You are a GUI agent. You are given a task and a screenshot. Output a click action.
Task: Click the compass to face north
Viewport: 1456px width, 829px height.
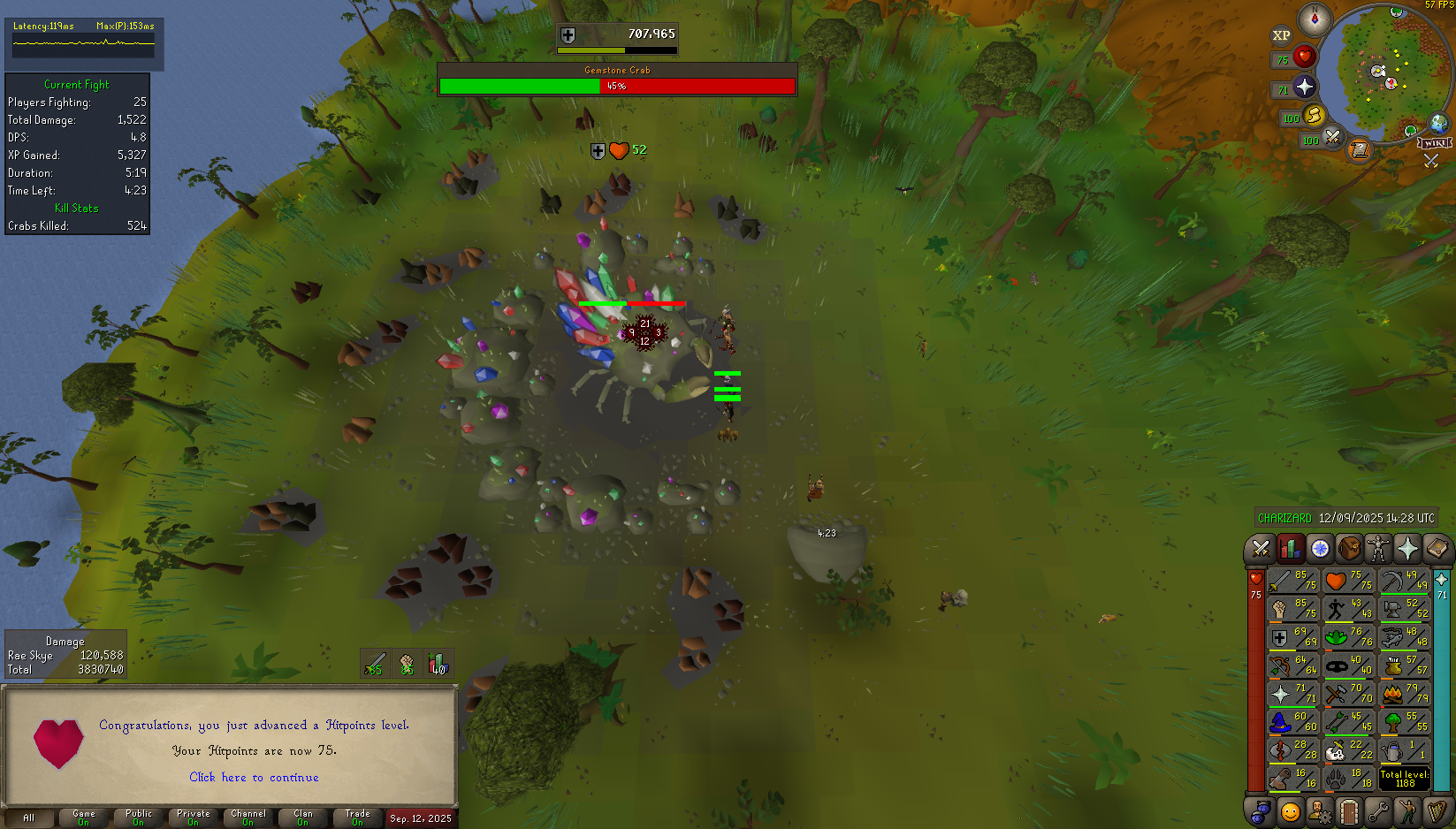coord(1315,19)
